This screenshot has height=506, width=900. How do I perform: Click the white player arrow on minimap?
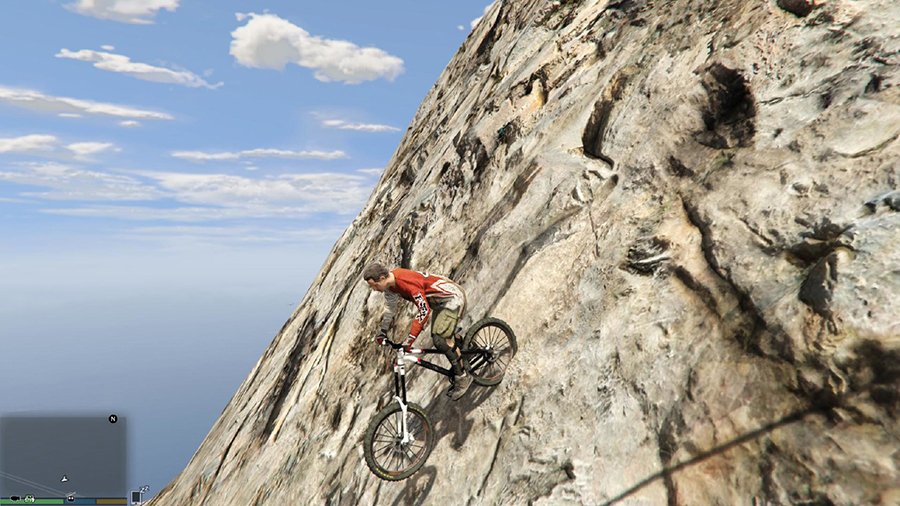click(64, 480)
